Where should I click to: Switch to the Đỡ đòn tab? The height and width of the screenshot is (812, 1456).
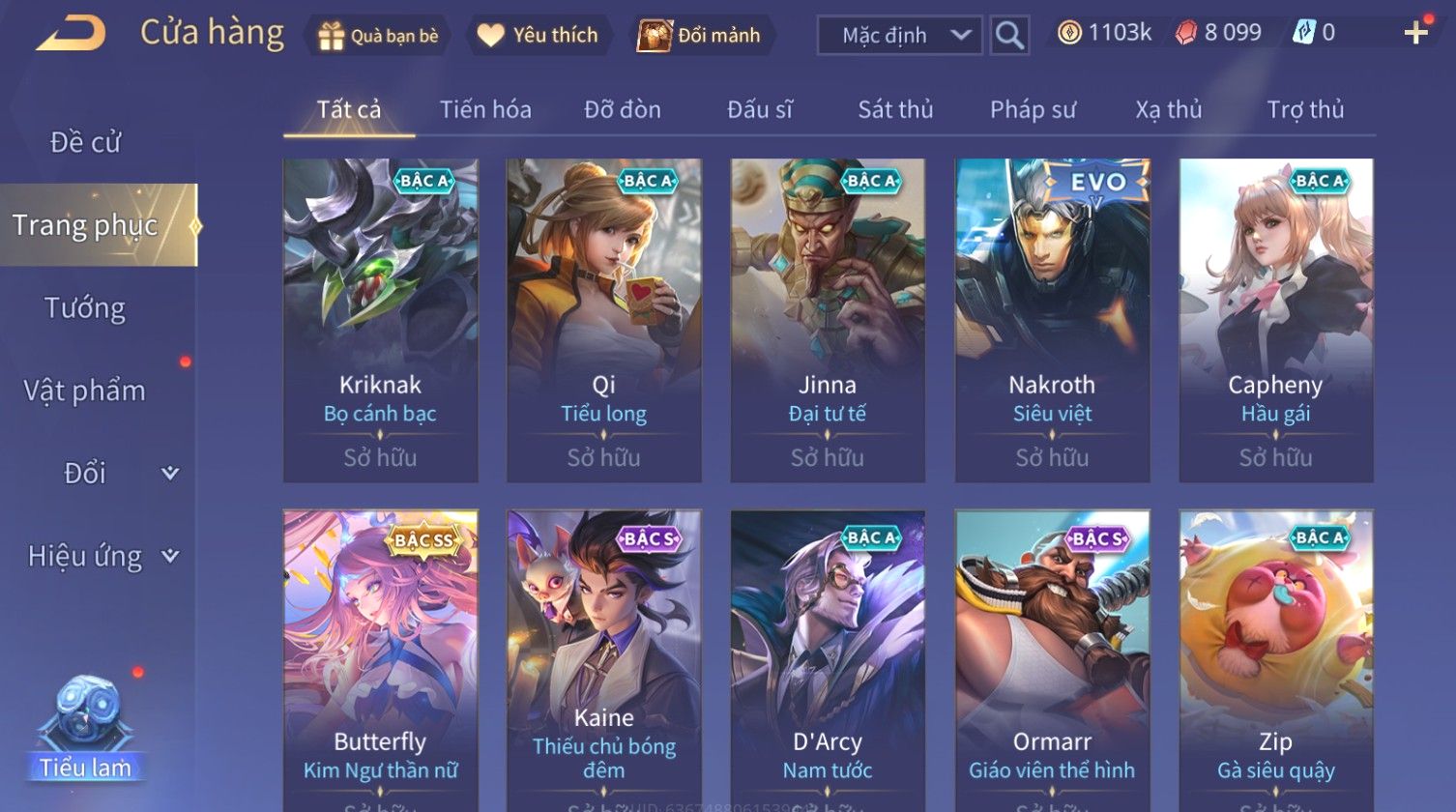pos(623,110)
